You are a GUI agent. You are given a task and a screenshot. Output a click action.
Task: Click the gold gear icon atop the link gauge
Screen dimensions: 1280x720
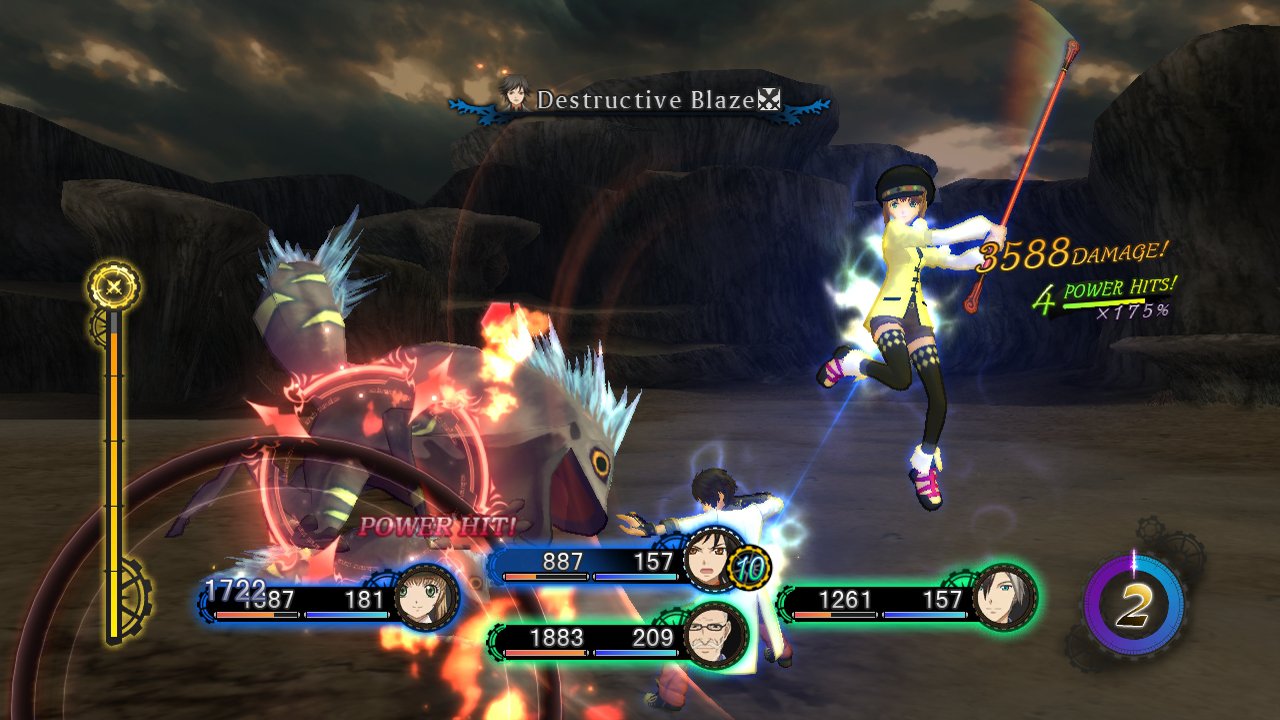[x=114, y=287]
